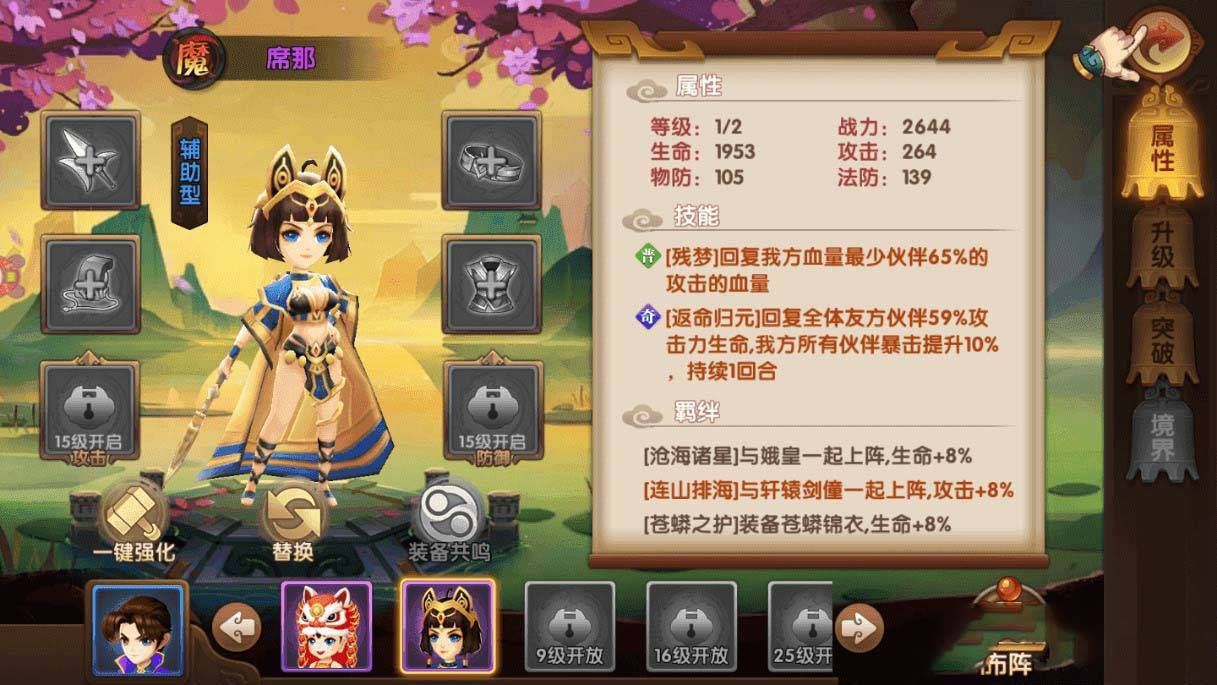The width and height of the screenshot is (1217, 685).
Task: Choose the lion-dance hero portrait
Action: (327, 627)
